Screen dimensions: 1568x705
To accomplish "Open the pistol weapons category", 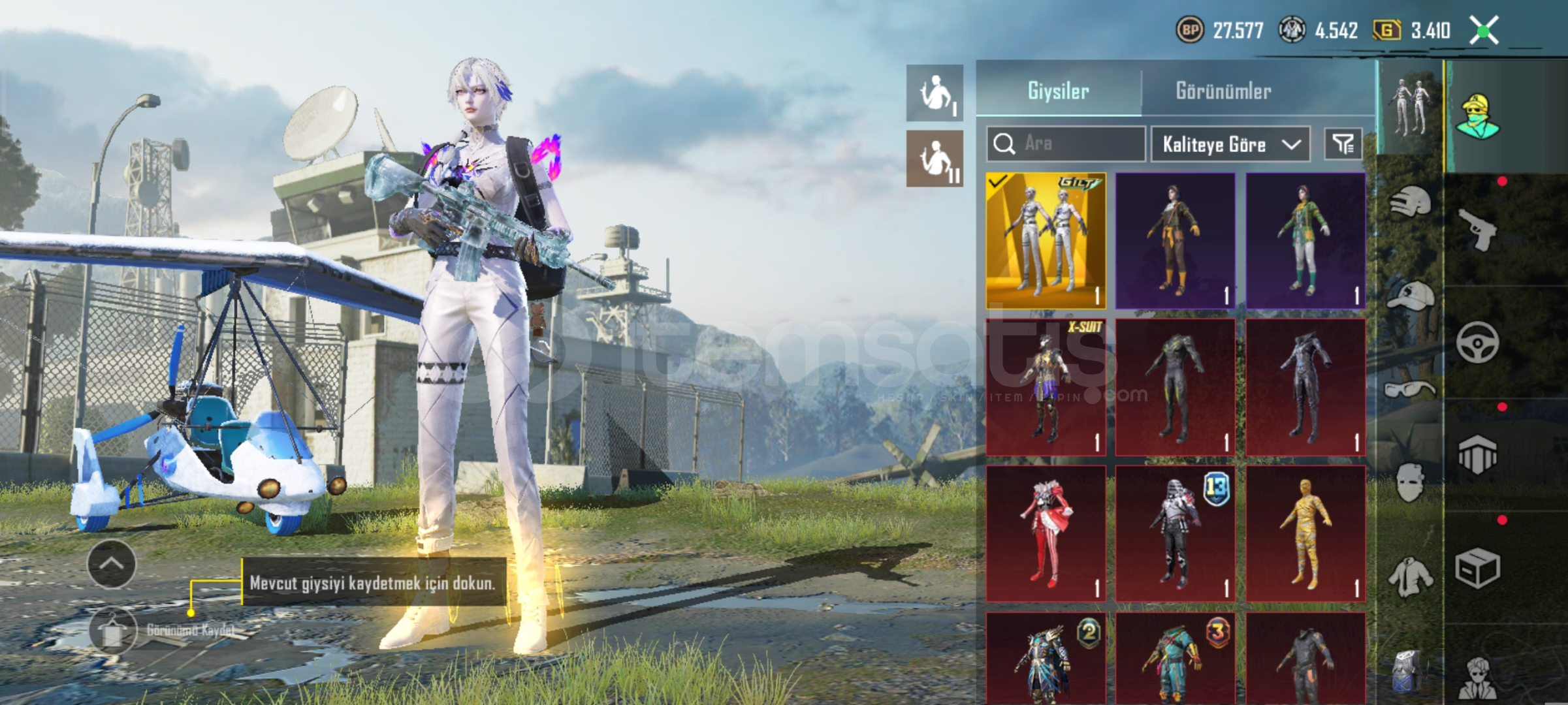I will point(1477,228).
